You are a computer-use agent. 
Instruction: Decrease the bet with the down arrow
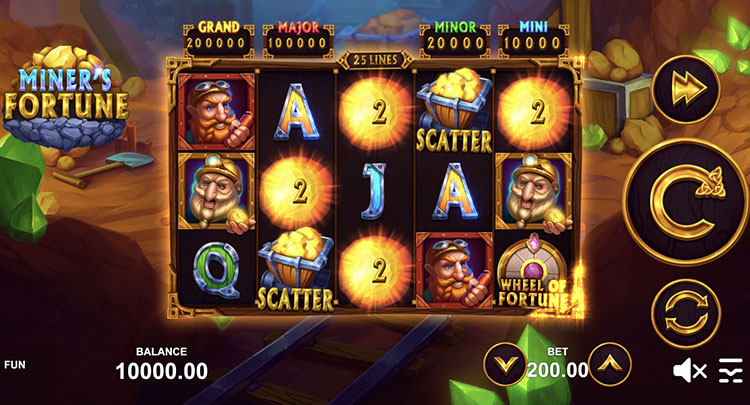(x=504, y=365)
